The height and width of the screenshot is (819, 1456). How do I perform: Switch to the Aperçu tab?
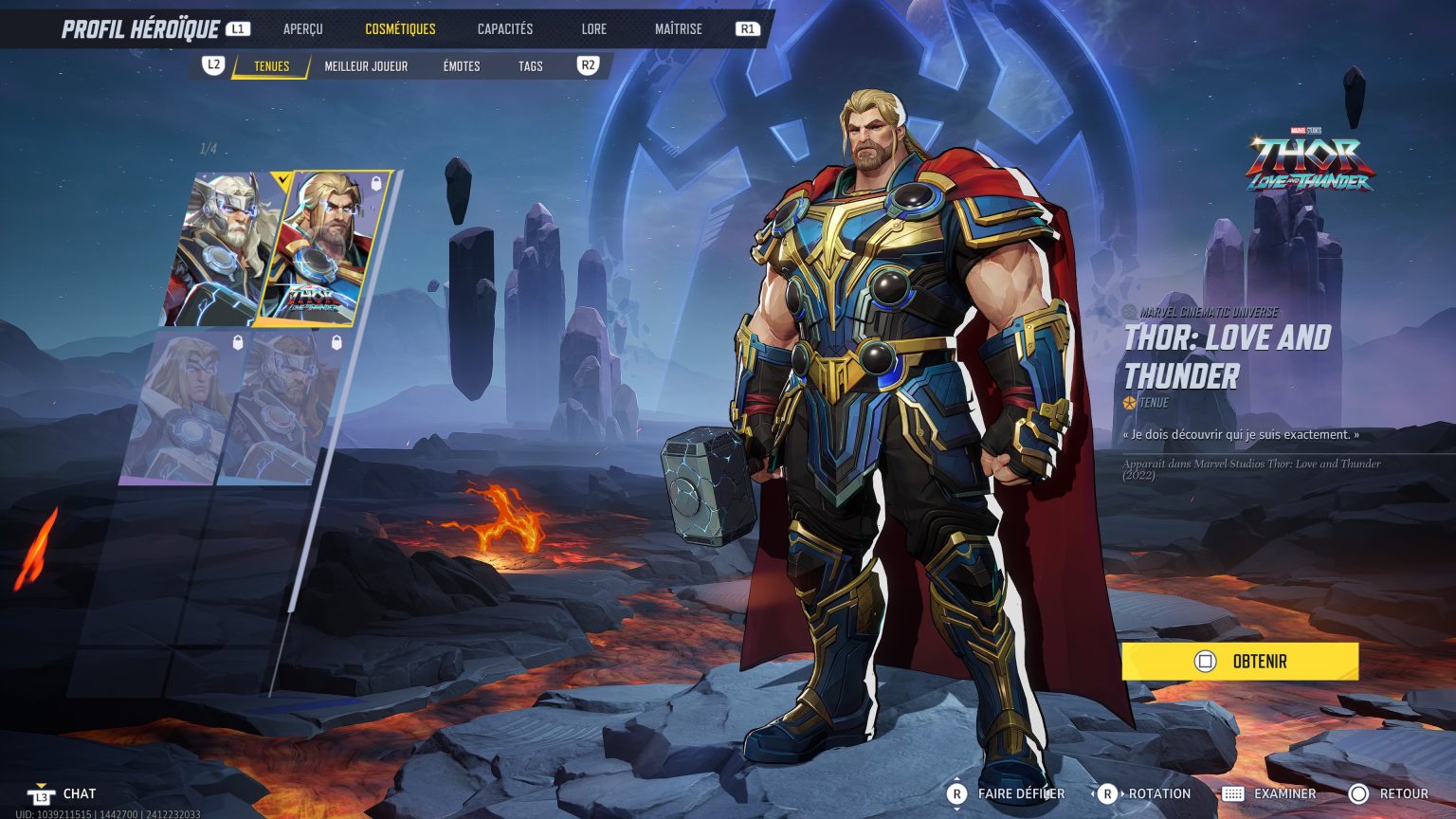click(x=302, y=28)
